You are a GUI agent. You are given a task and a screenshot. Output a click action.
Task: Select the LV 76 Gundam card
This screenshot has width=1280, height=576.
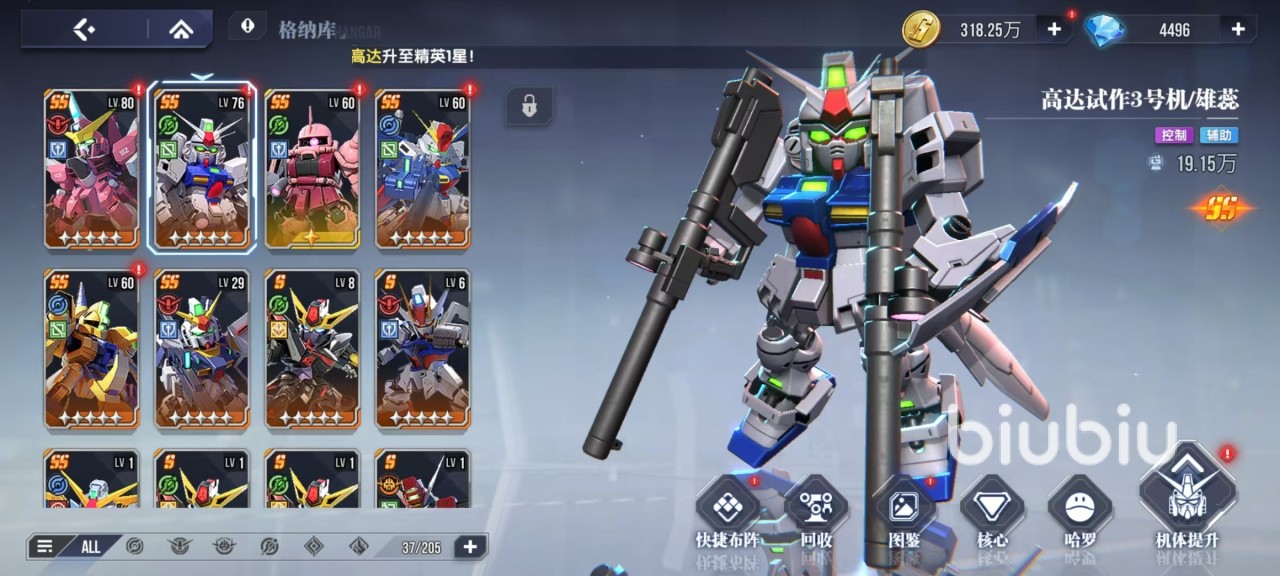(202, 168)
